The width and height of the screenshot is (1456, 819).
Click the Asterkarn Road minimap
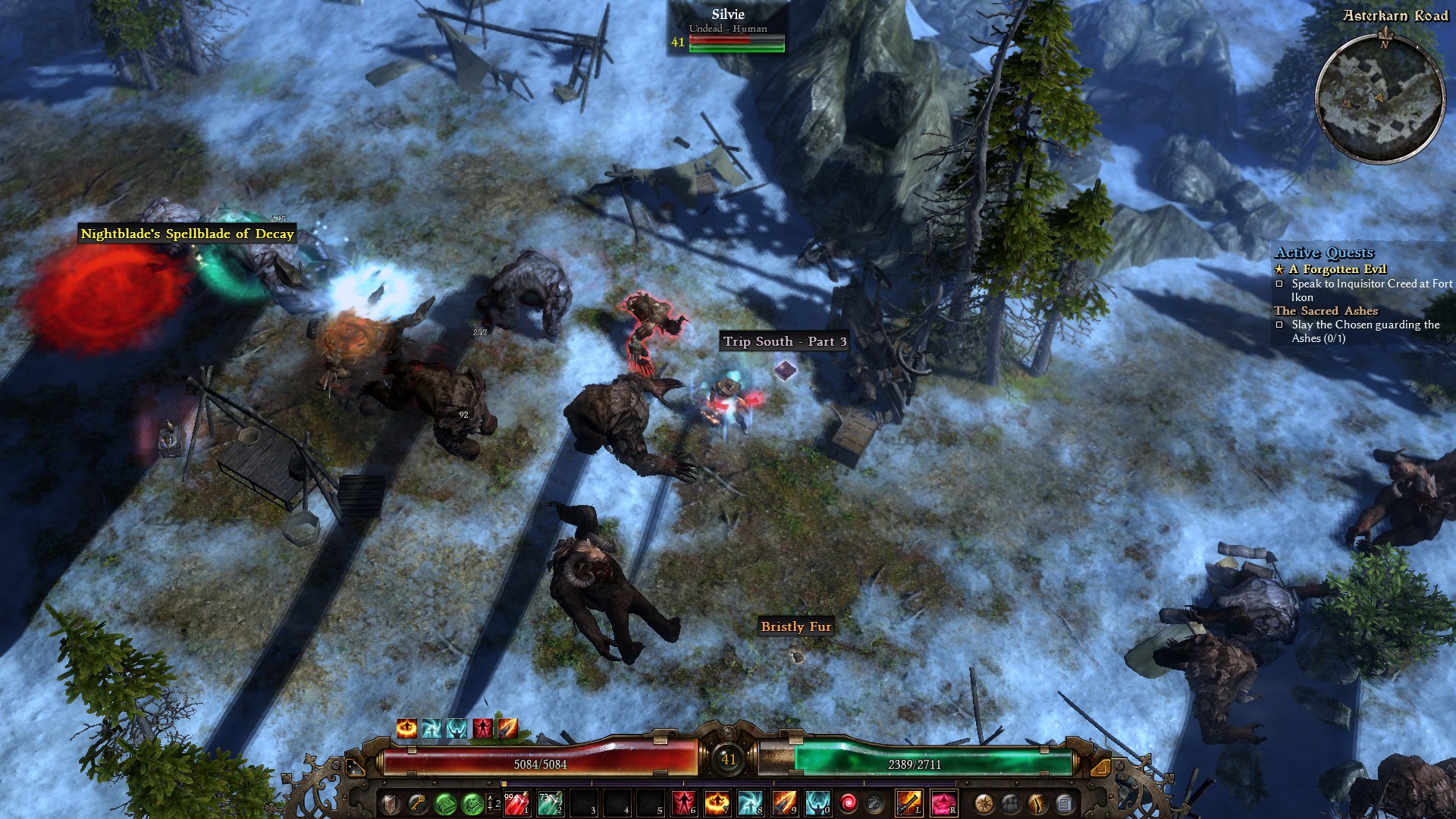pos(1379,98)
